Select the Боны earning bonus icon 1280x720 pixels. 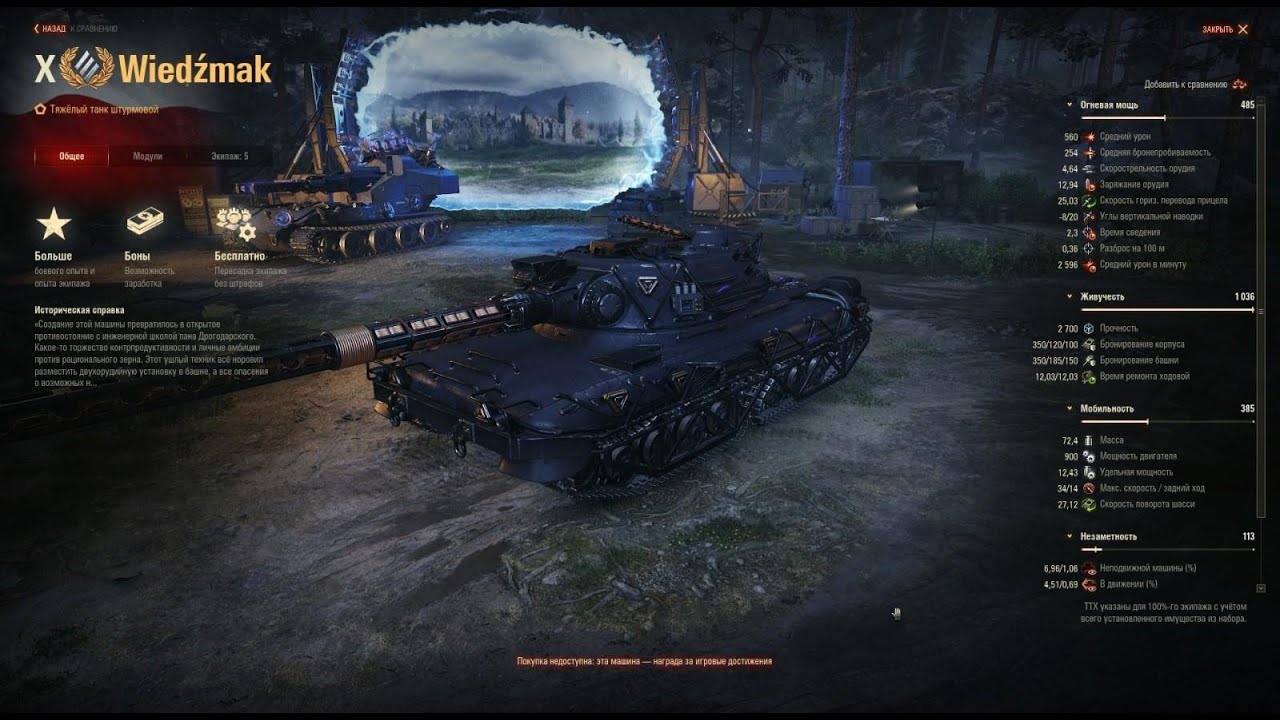click(x=144, y=224)
